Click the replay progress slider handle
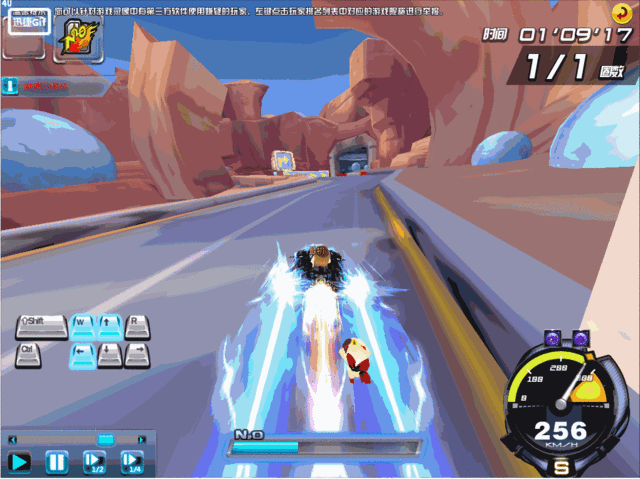 click(105, 439)
